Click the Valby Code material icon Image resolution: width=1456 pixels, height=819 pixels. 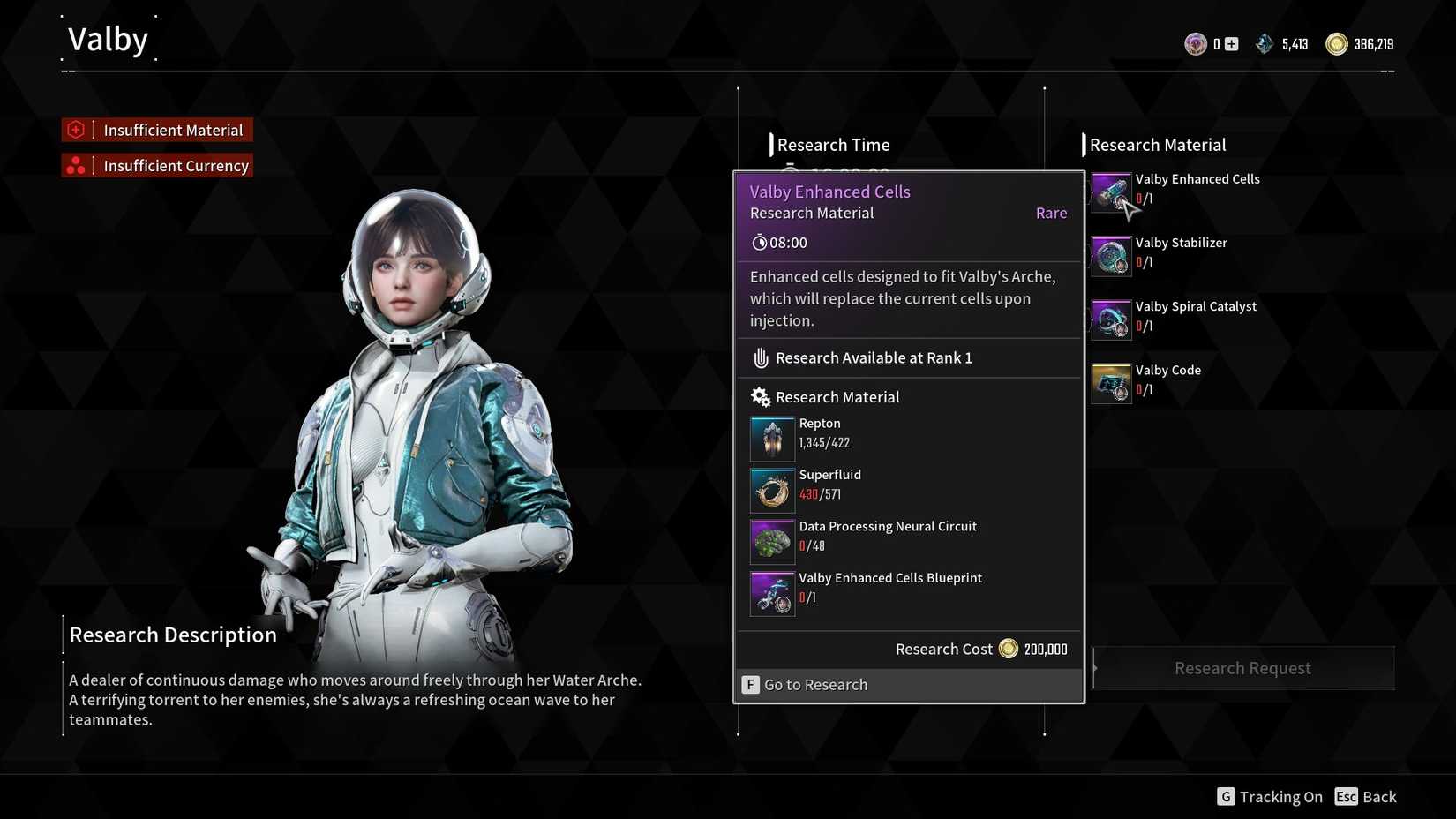[1111, 383]
